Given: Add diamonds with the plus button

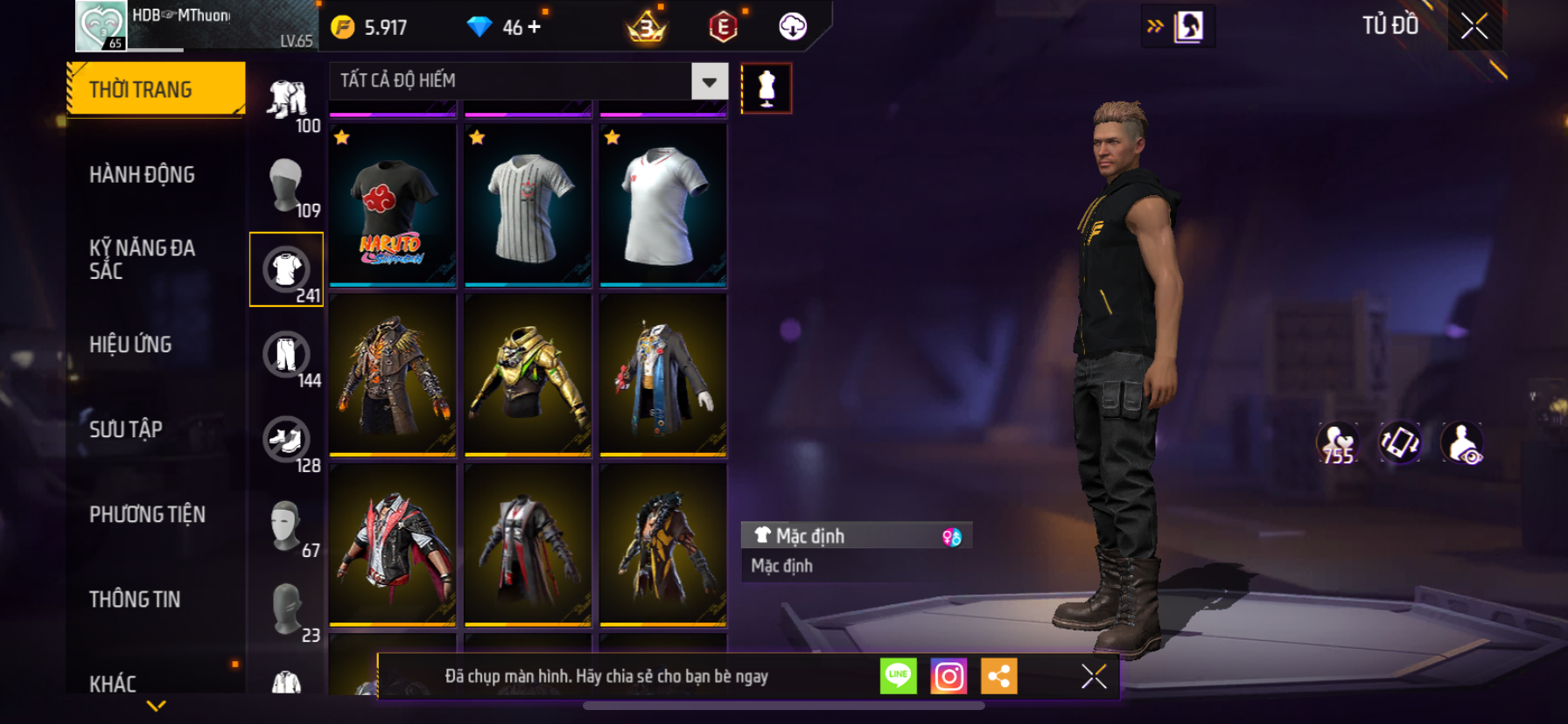Looking at the screenshot, I should [x=534, y=27].
